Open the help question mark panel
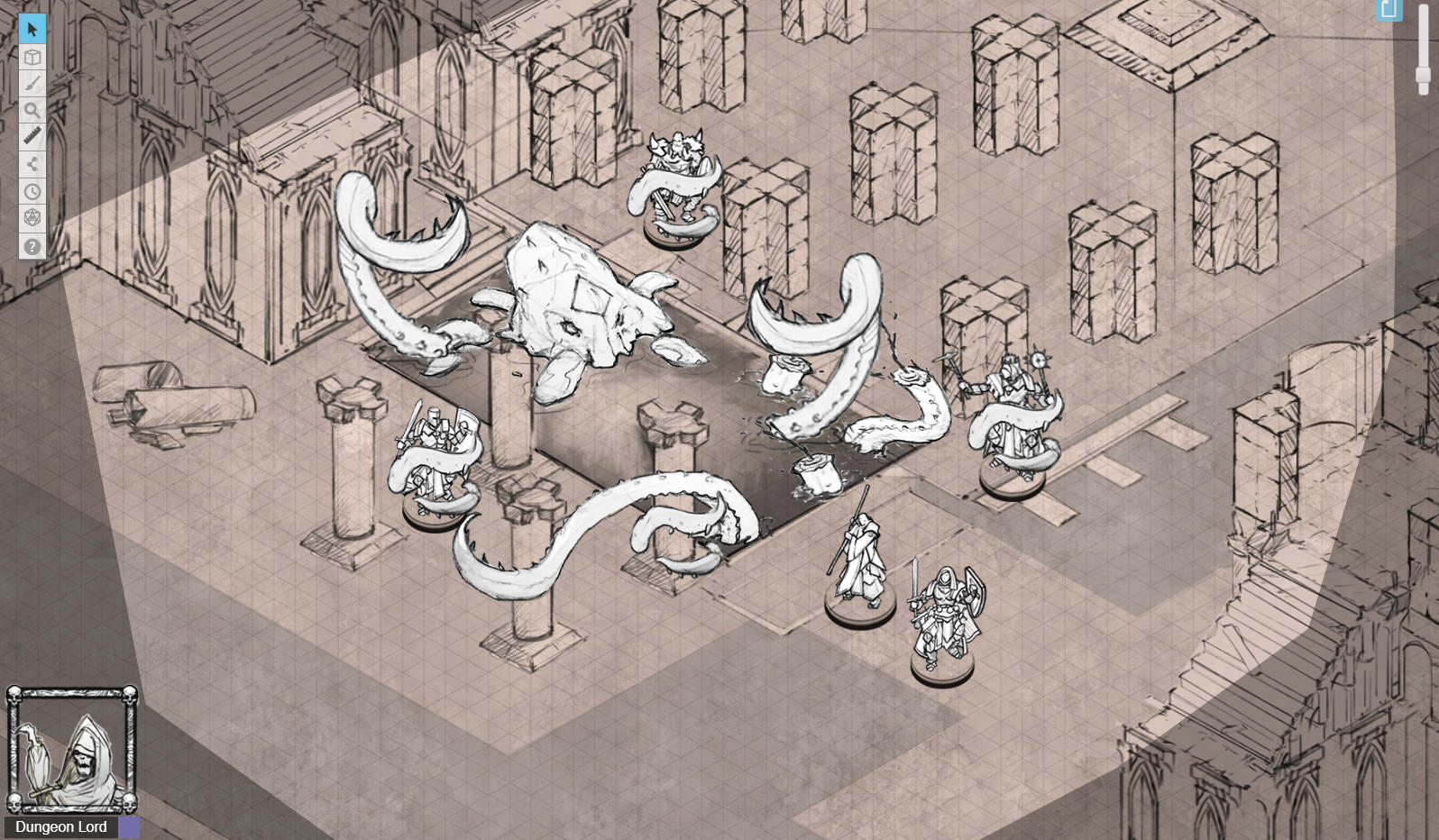1439x840 pixels. point(32,245)
